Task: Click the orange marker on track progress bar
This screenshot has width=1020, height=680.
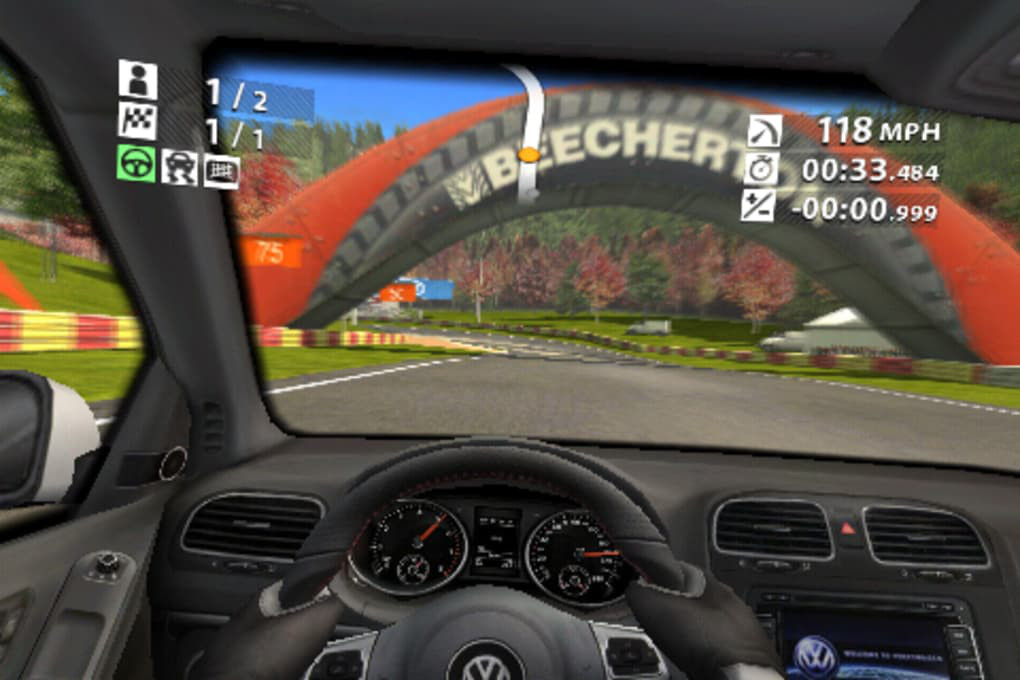Action: 530,155
